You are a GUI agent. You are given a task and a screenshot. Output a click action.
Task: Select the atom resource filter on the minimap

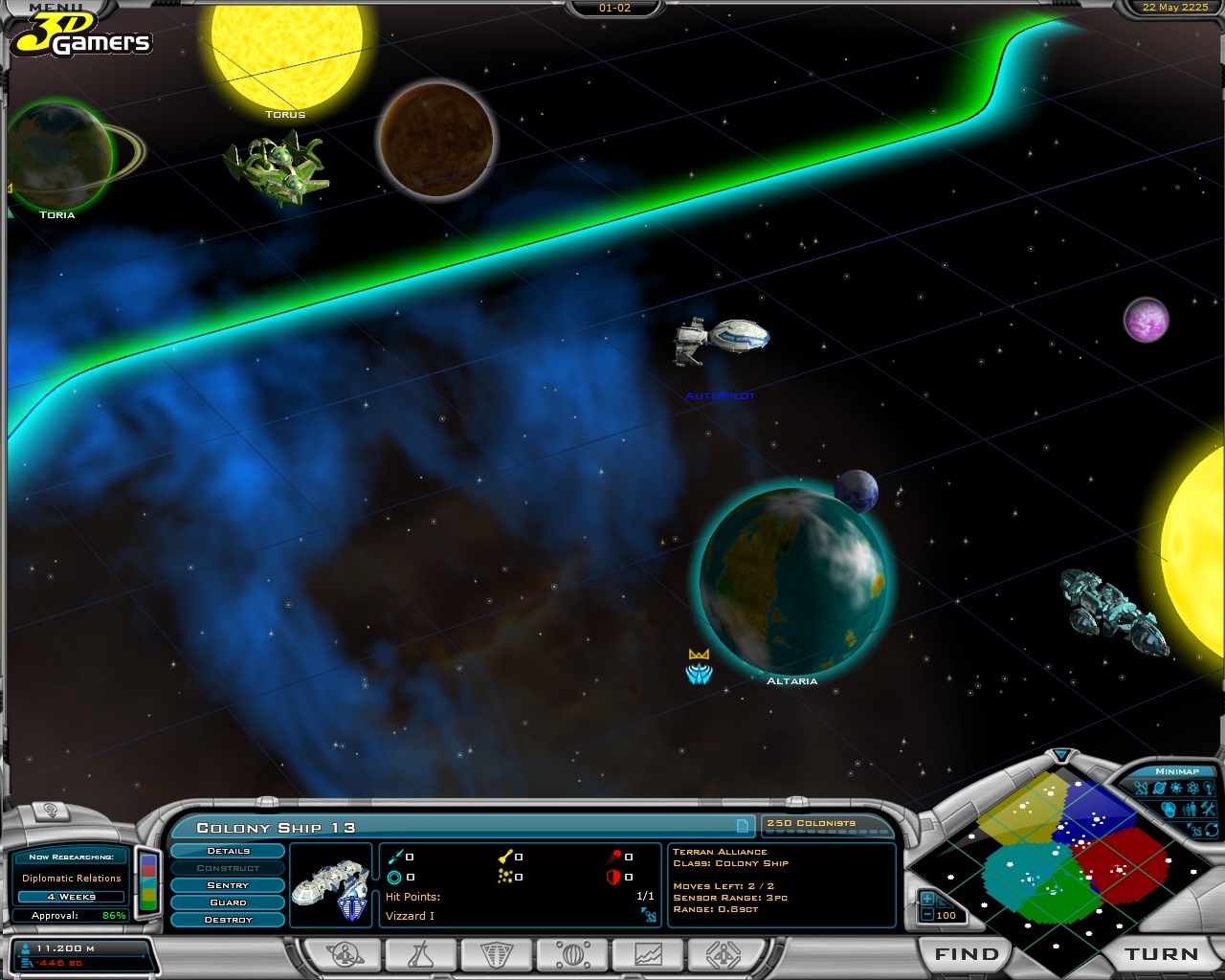(x=1192, y=789)
